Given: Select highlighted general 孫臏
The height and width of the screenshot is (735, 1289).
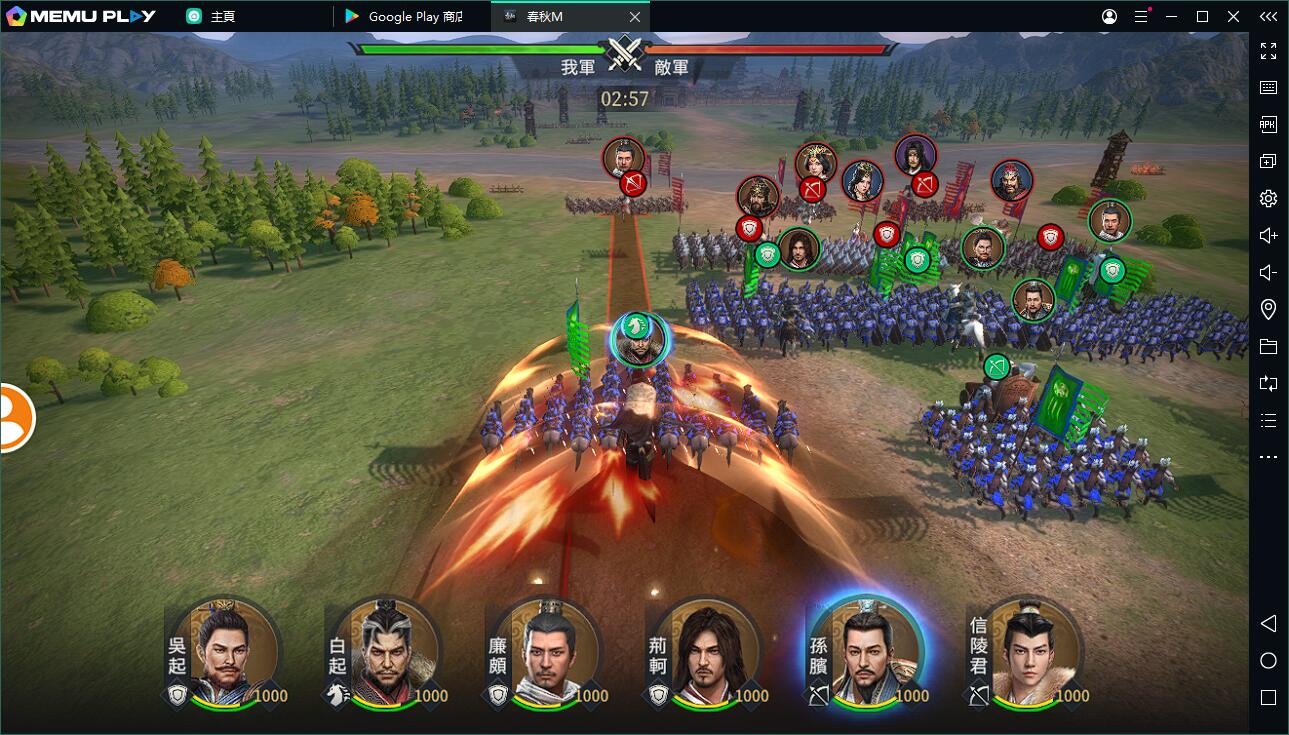Looking at the screenshot, I should click(x=865, y=654).
